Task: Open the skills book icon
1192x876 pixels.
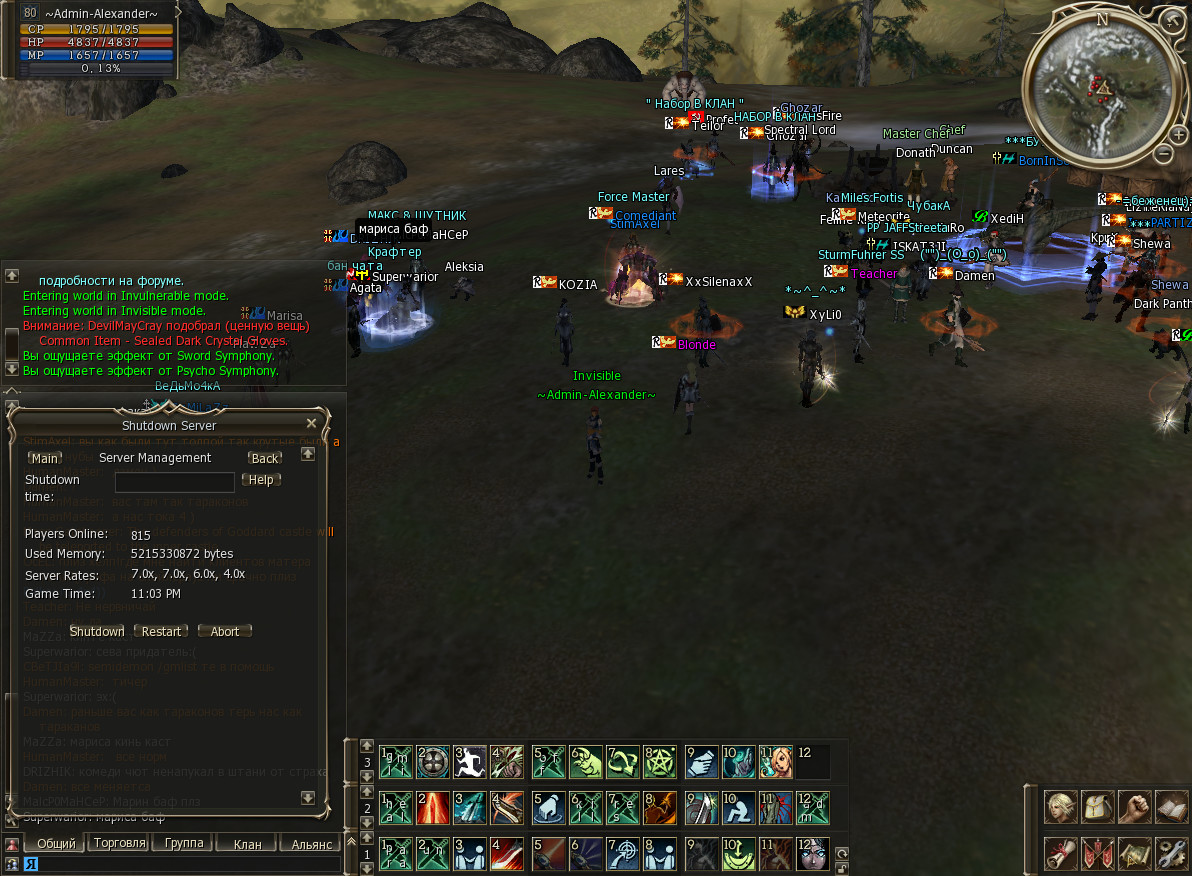Action: coord(1171,807)
